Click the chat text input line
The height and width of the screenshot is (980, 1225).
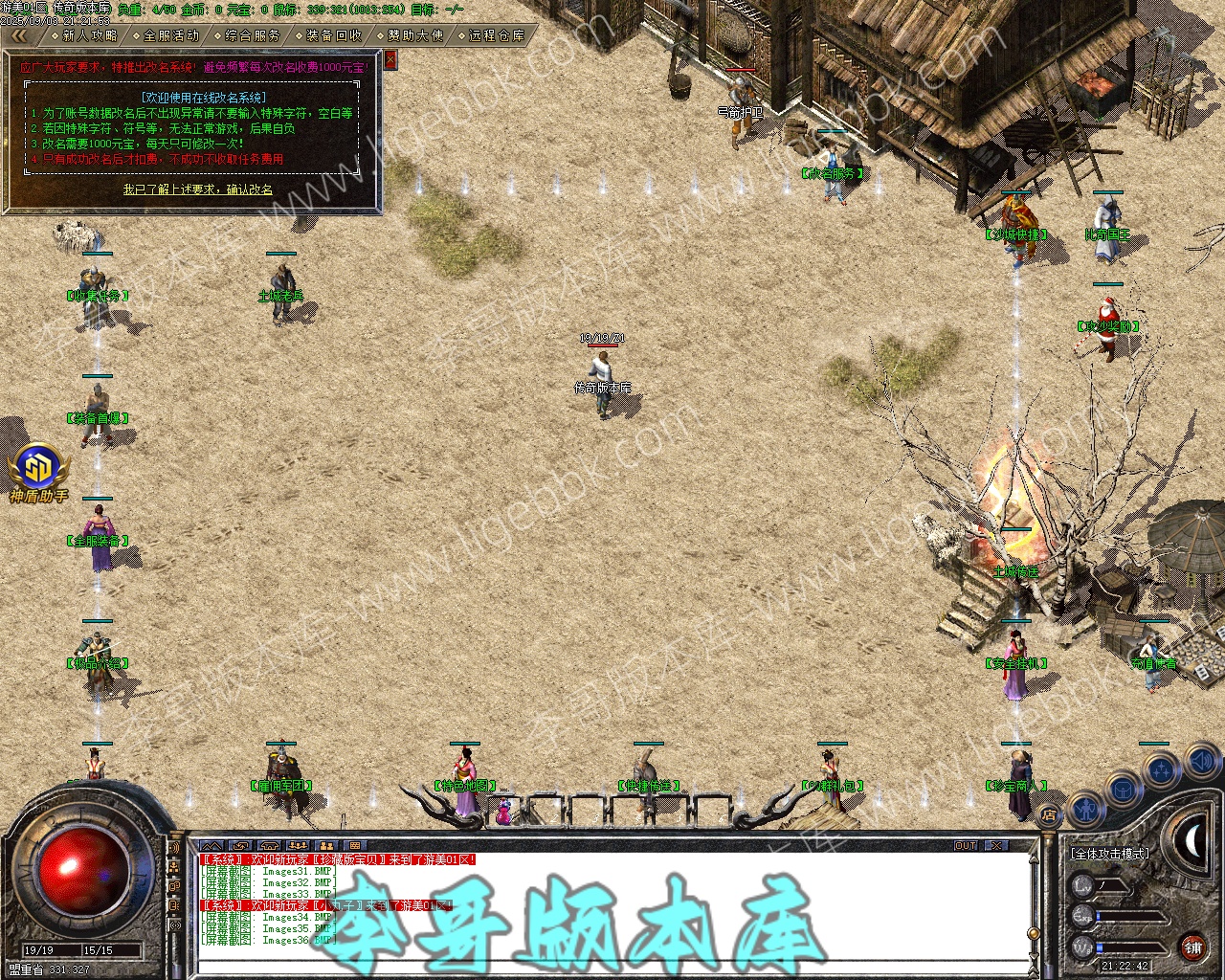click(612, 965)
